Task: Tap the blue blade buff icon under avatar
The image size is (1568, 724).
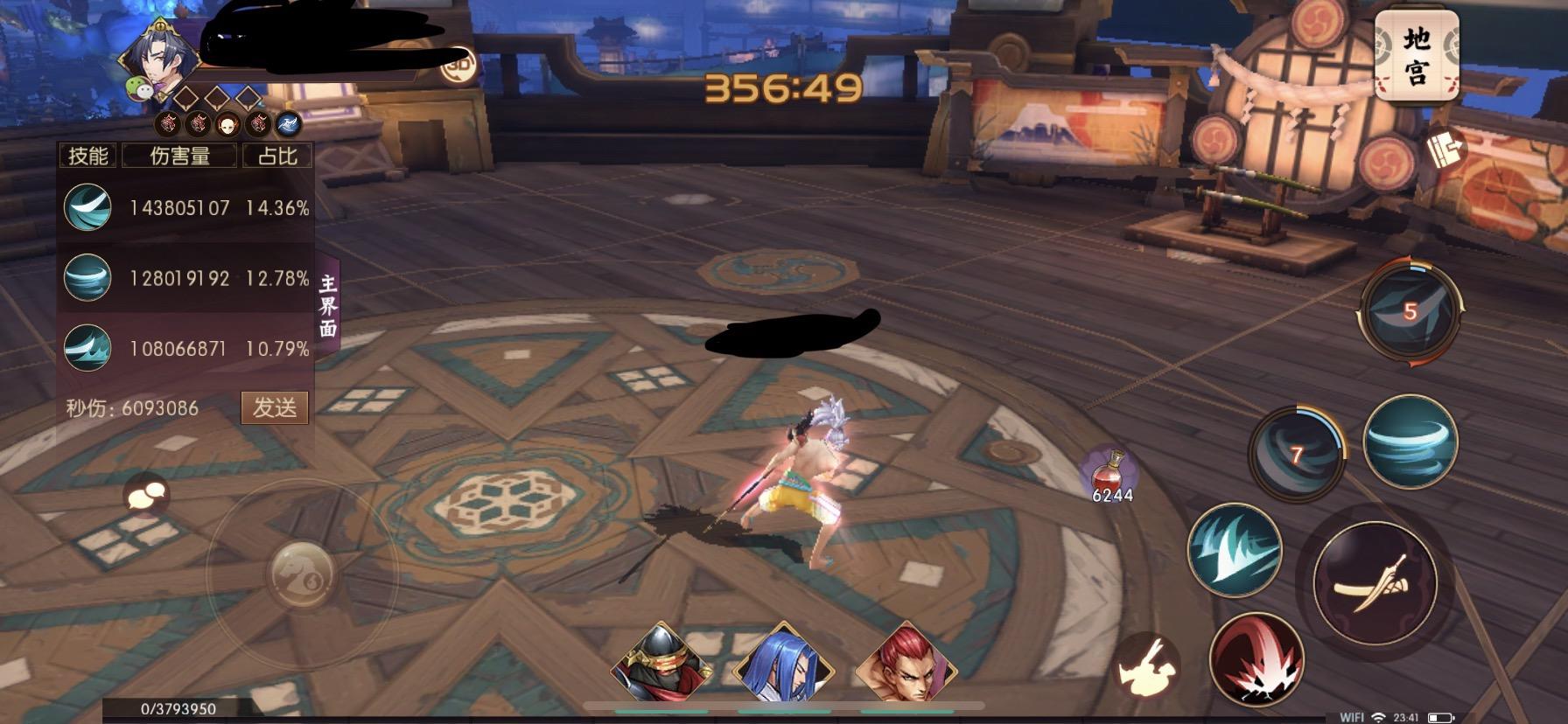Action: pyautogui.click(x=289, y=126)
